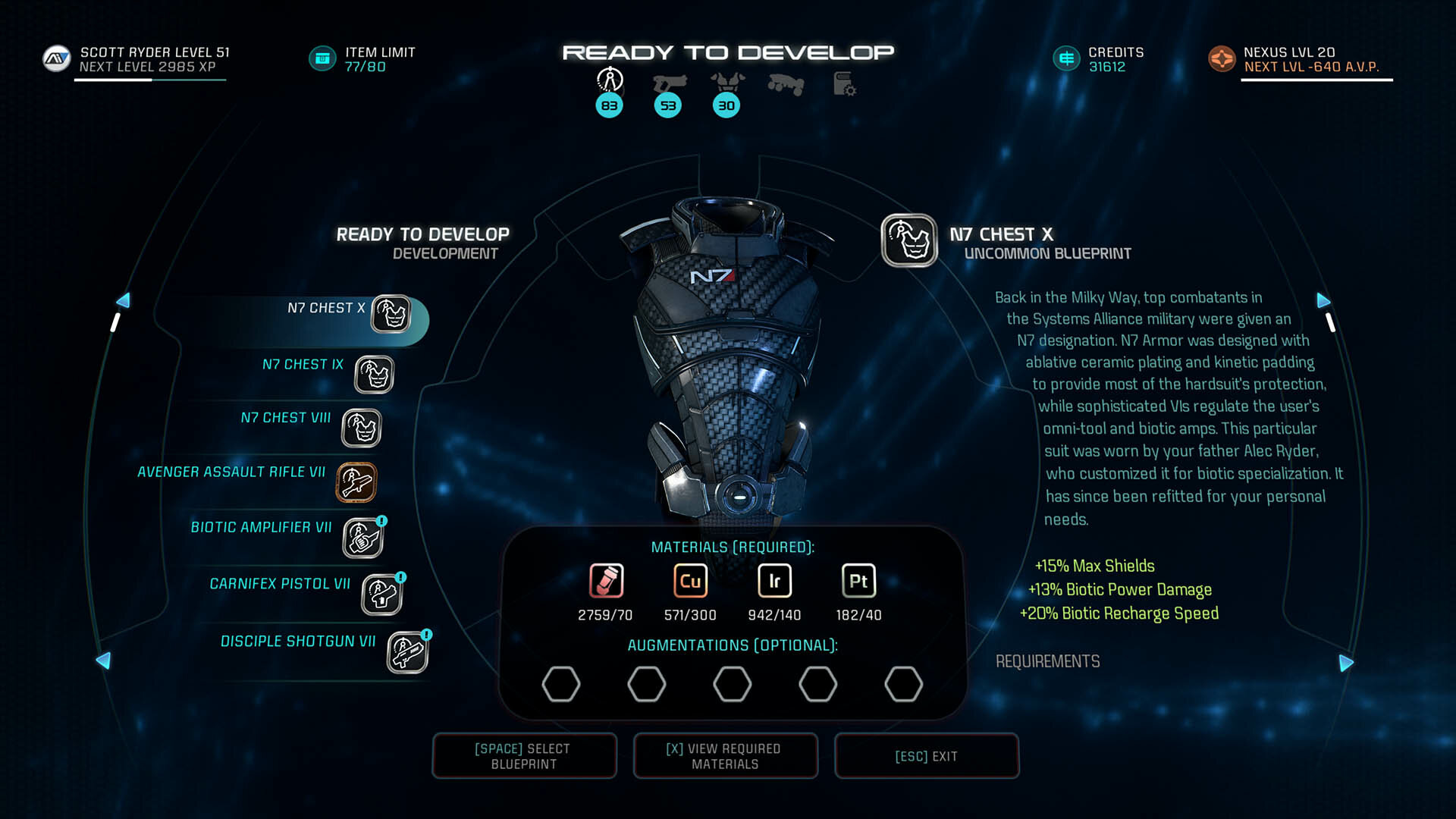The width and height of the screenshot is (1456, 819).
Task: Click the platinum material icon
Action: pos(858,582)
